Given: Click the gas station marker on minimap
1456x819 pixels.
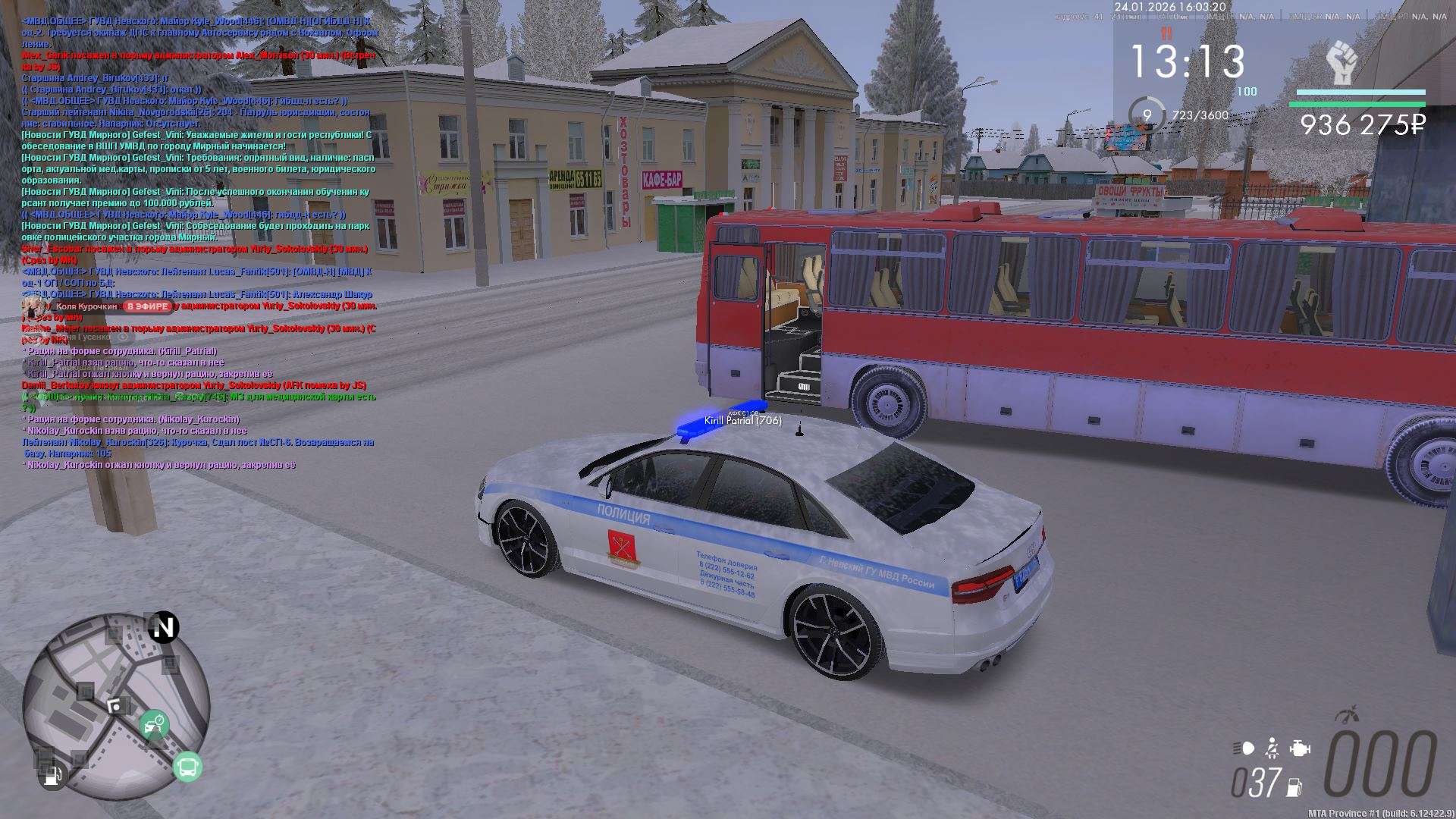Looking at the screenshot, I should 53,776.
